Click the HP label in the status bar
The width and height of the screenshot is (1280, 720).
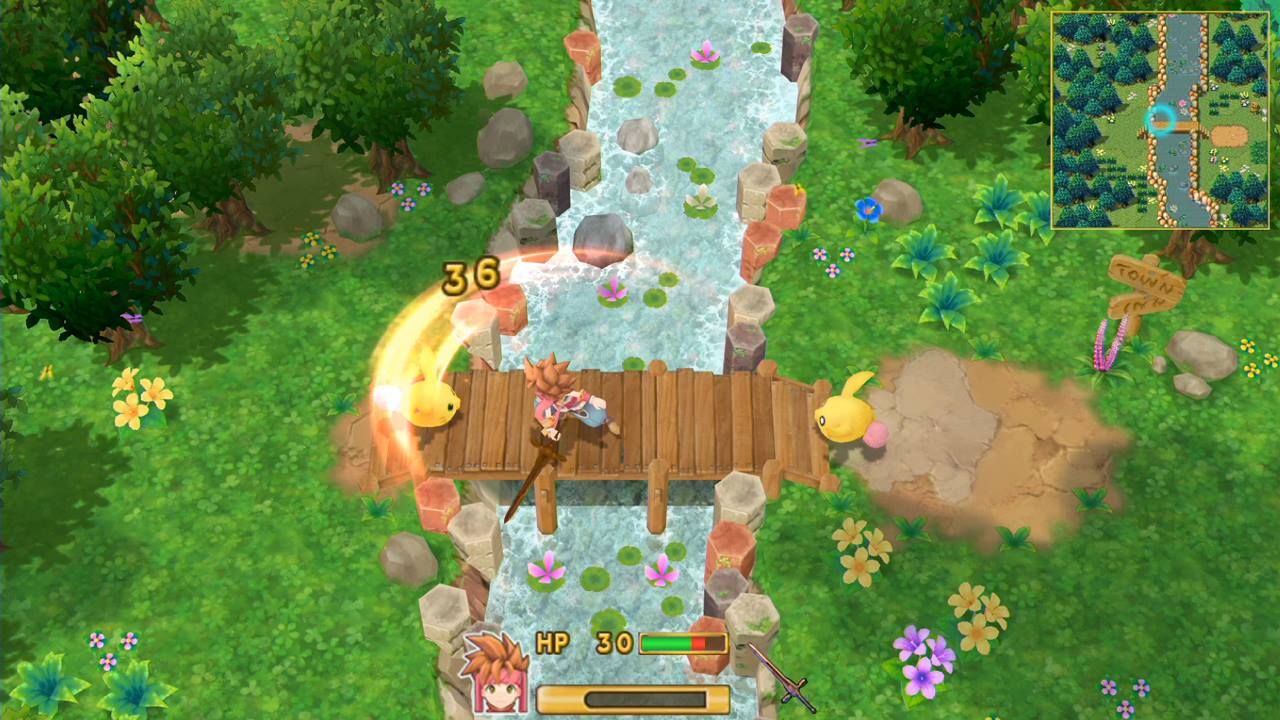554,642
